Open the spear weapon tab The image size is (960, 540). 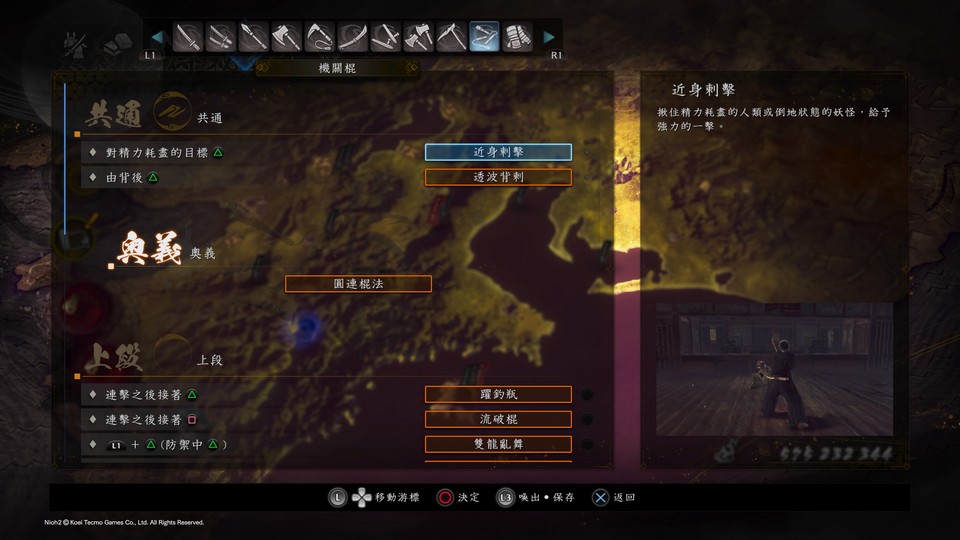click(x=255, y=38)
